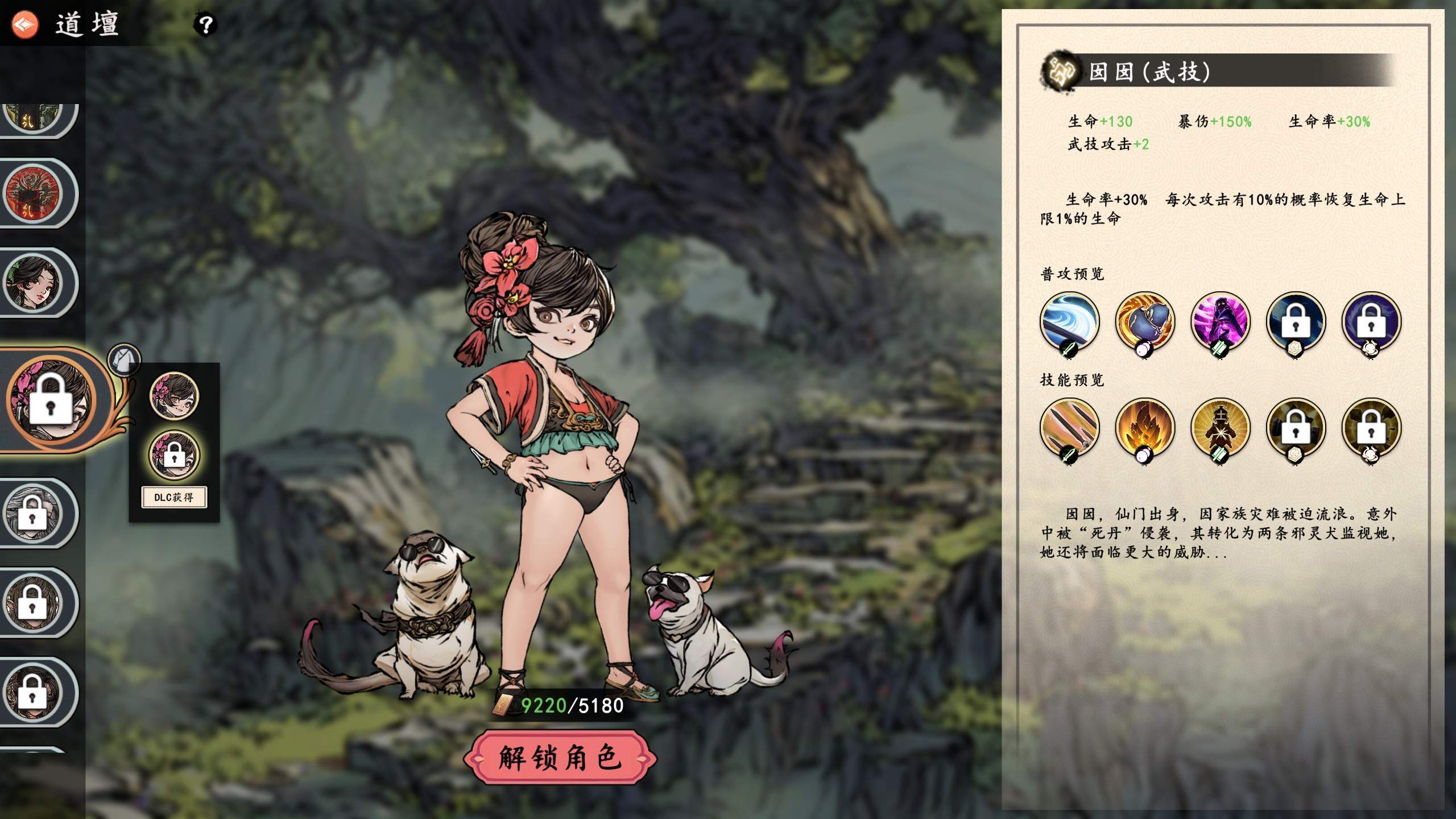Inspect the blue gourd attack icon
Viewport: 1456px width, 819px height.
tap(1145, 322)
